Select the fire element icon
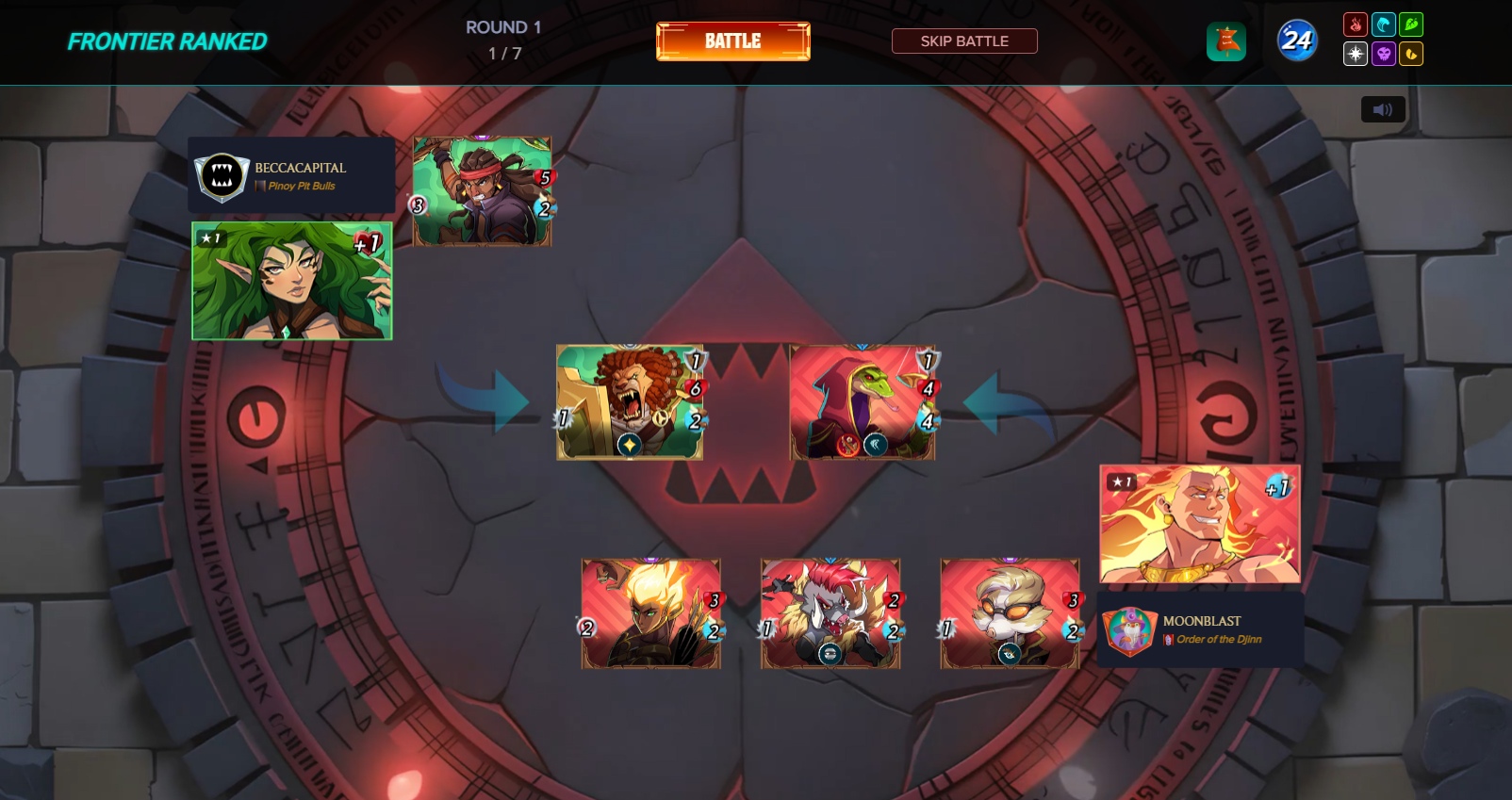 (x=1355, y=24)
